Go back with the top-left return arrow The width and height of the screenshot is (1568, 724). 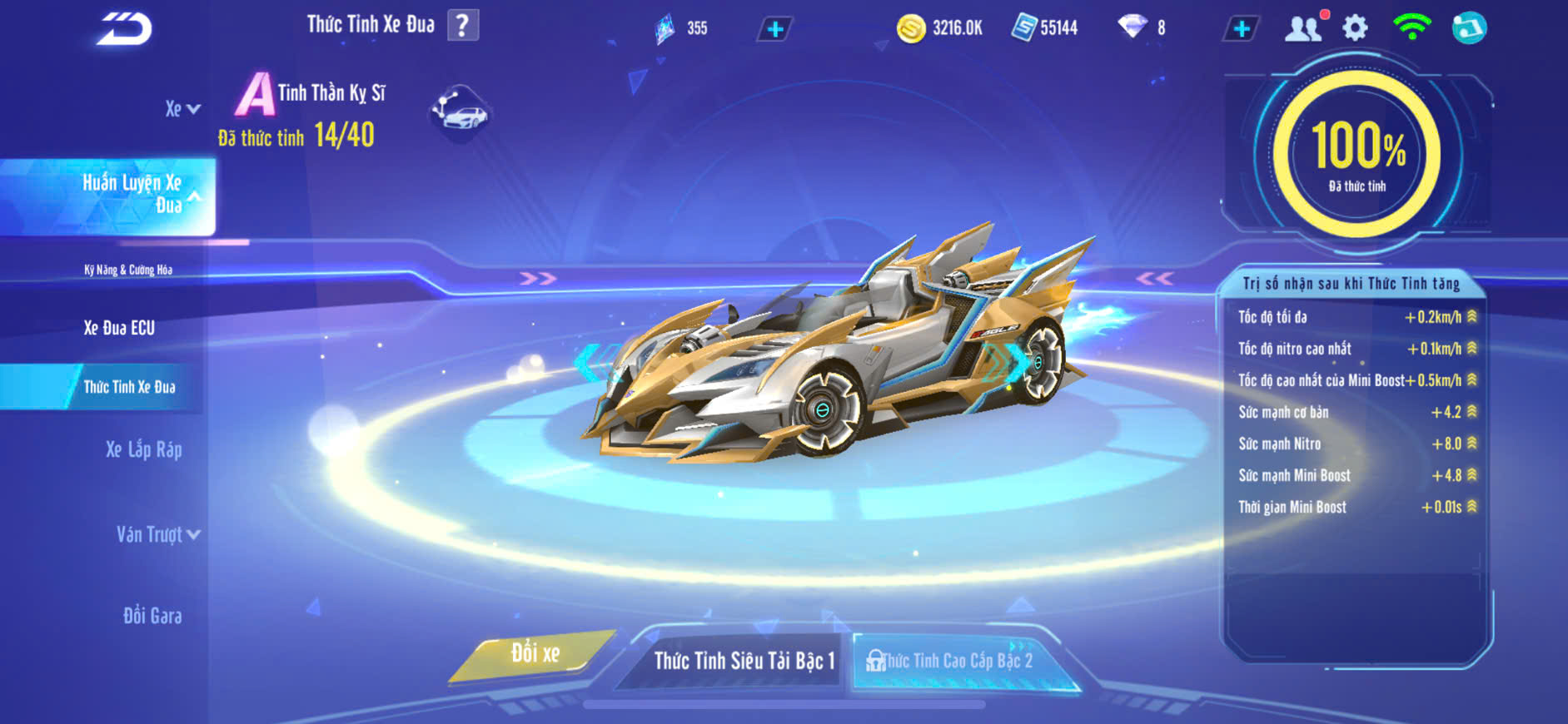pyautogui.click(x=125, y=29)
